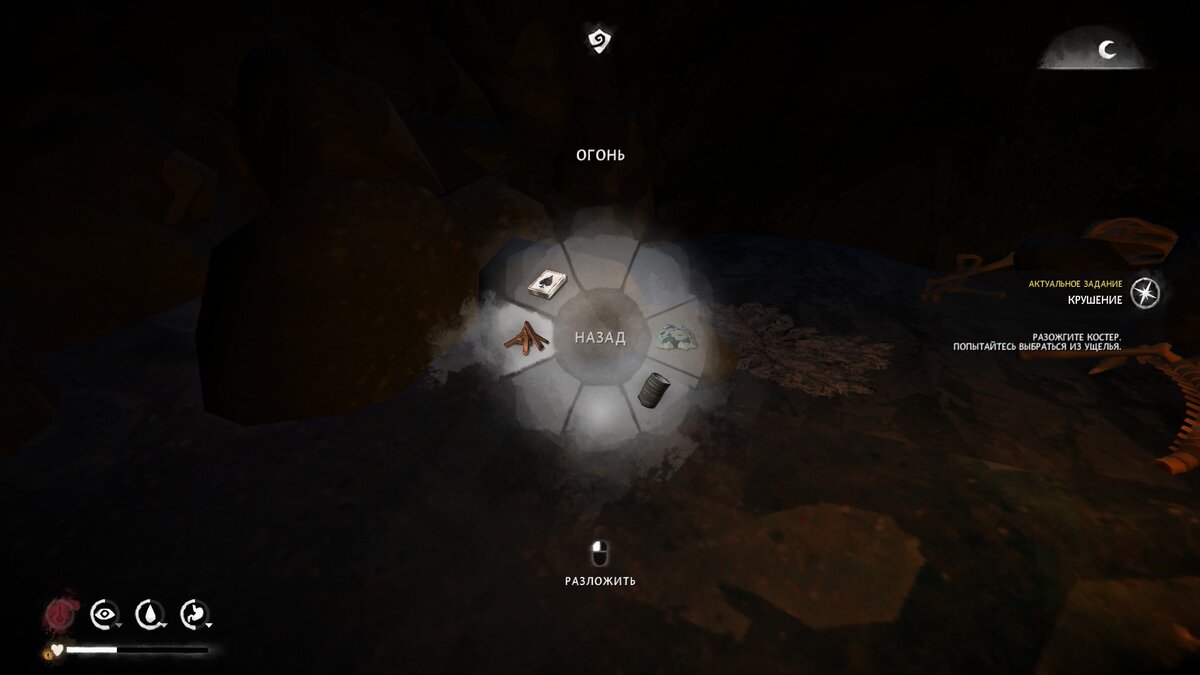The height and width of the screenshot is (675, 1200).
Task: Click the eye fatigue status icon
Action: [x=104, y=613]
